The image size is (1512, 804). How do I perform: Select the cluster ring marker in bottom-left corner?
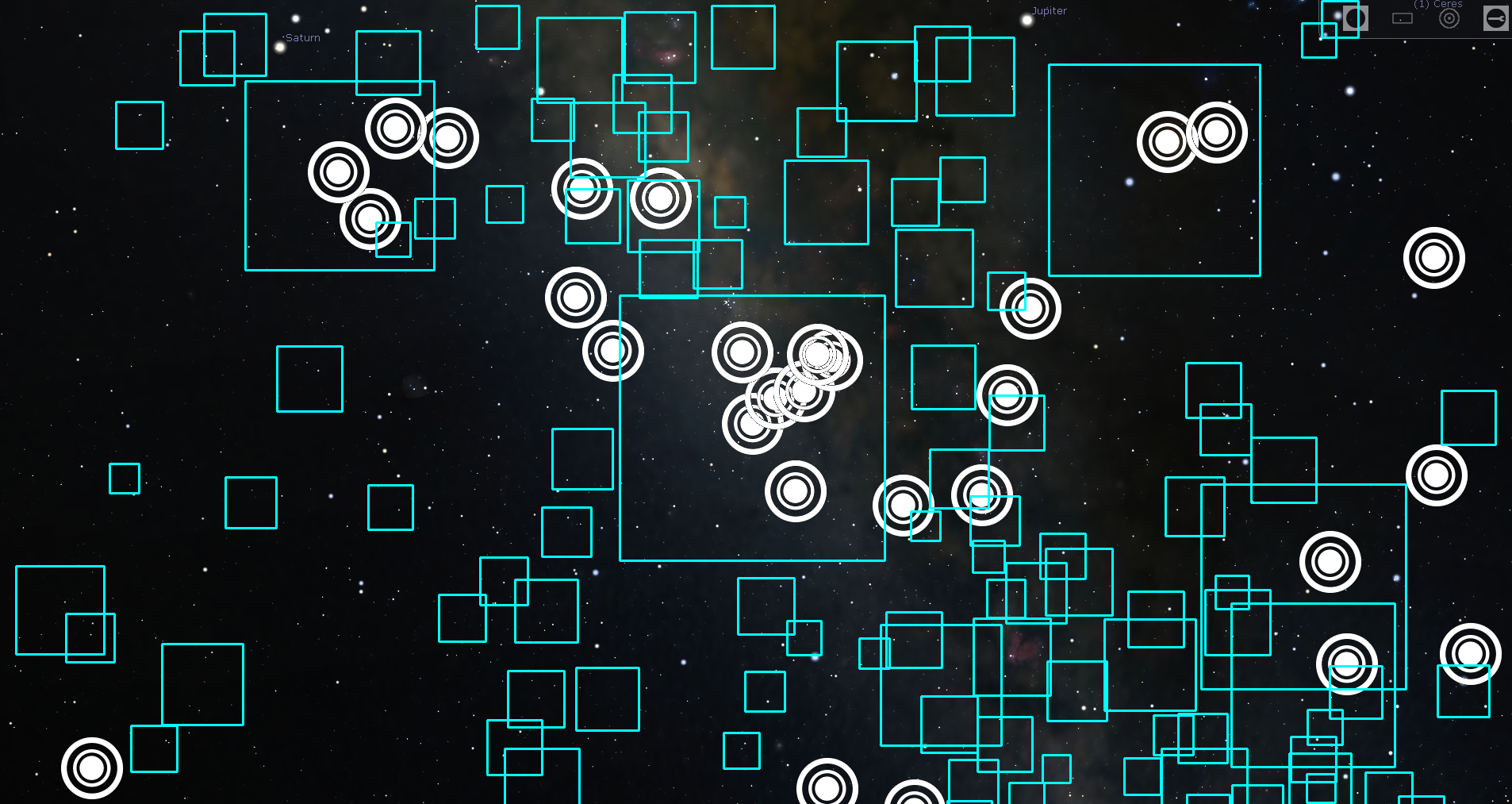click(x=90, y=770)
